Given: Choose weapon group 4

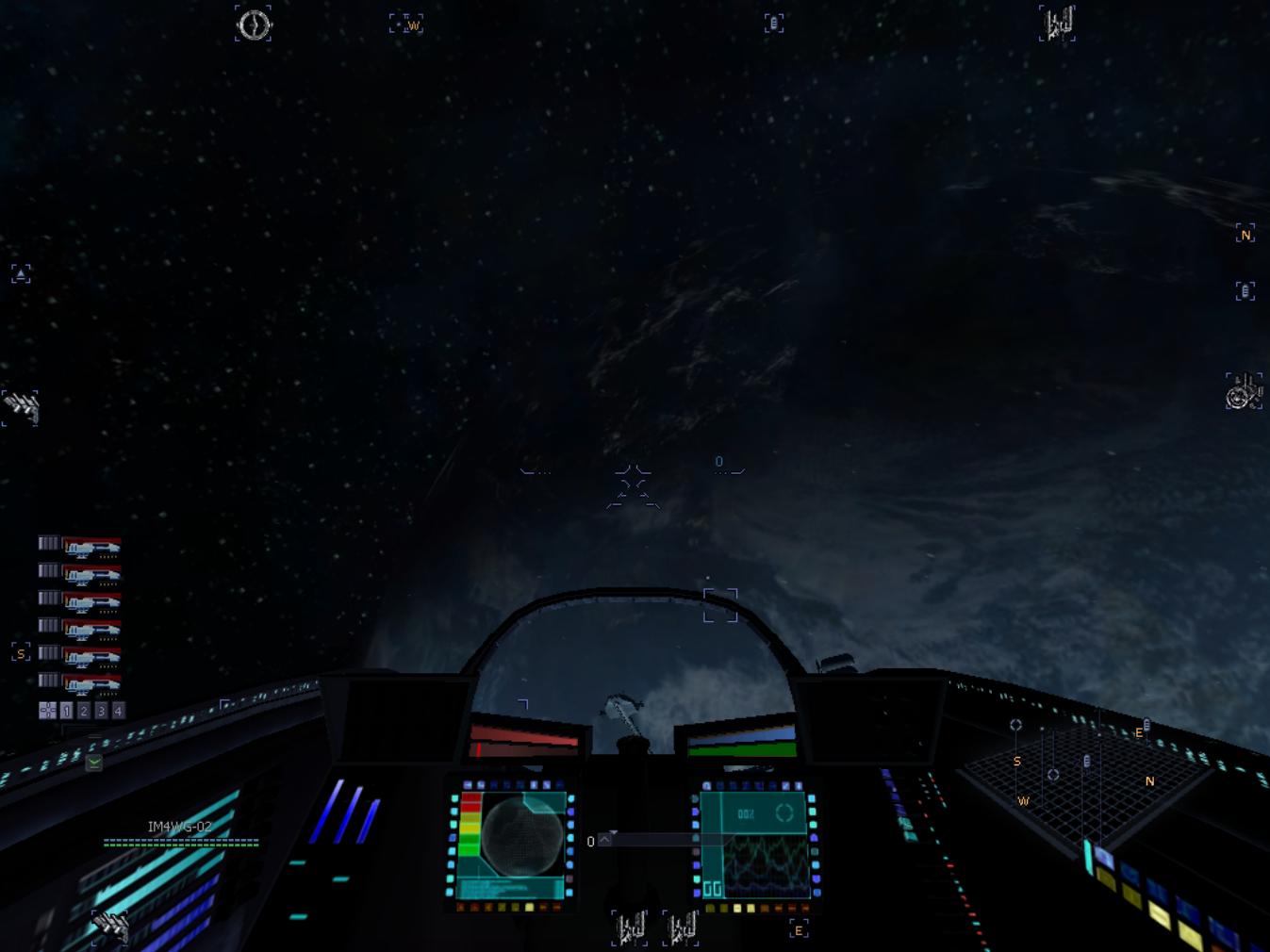Looking at the screenshot, I should tap(118, 711).
